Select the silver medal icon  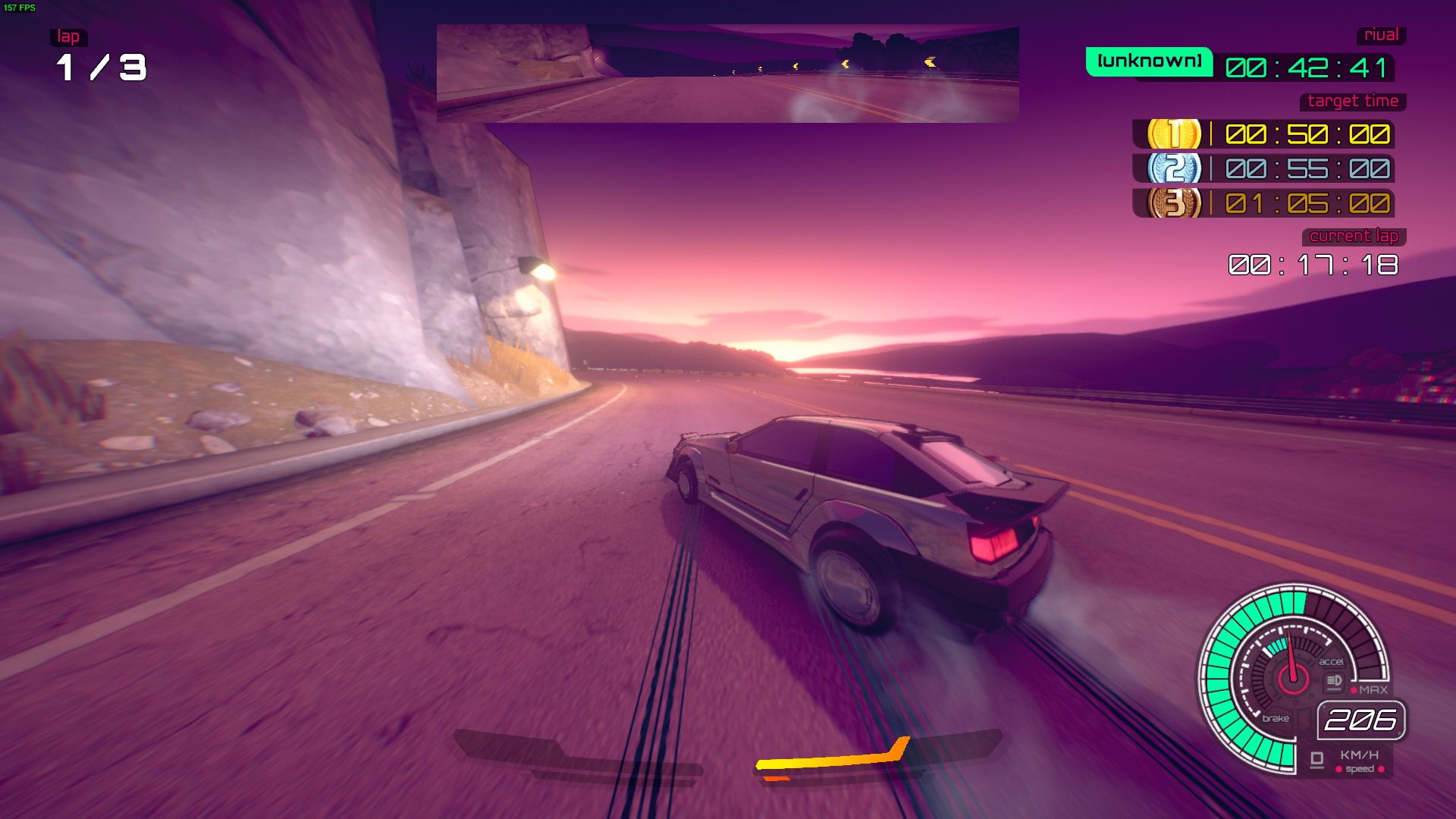coord(1174,168)
